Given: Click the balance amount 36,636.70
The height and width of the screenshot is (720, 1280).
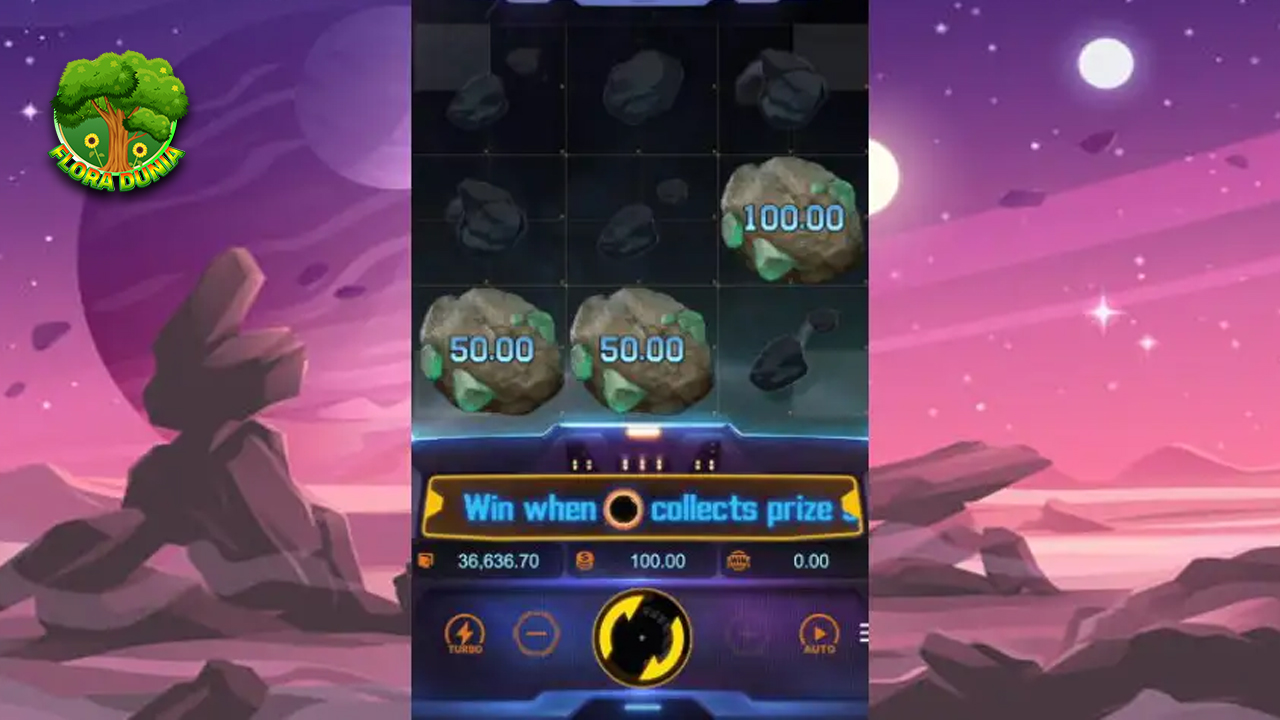Looking at the screenshot, I should point(499,561).
